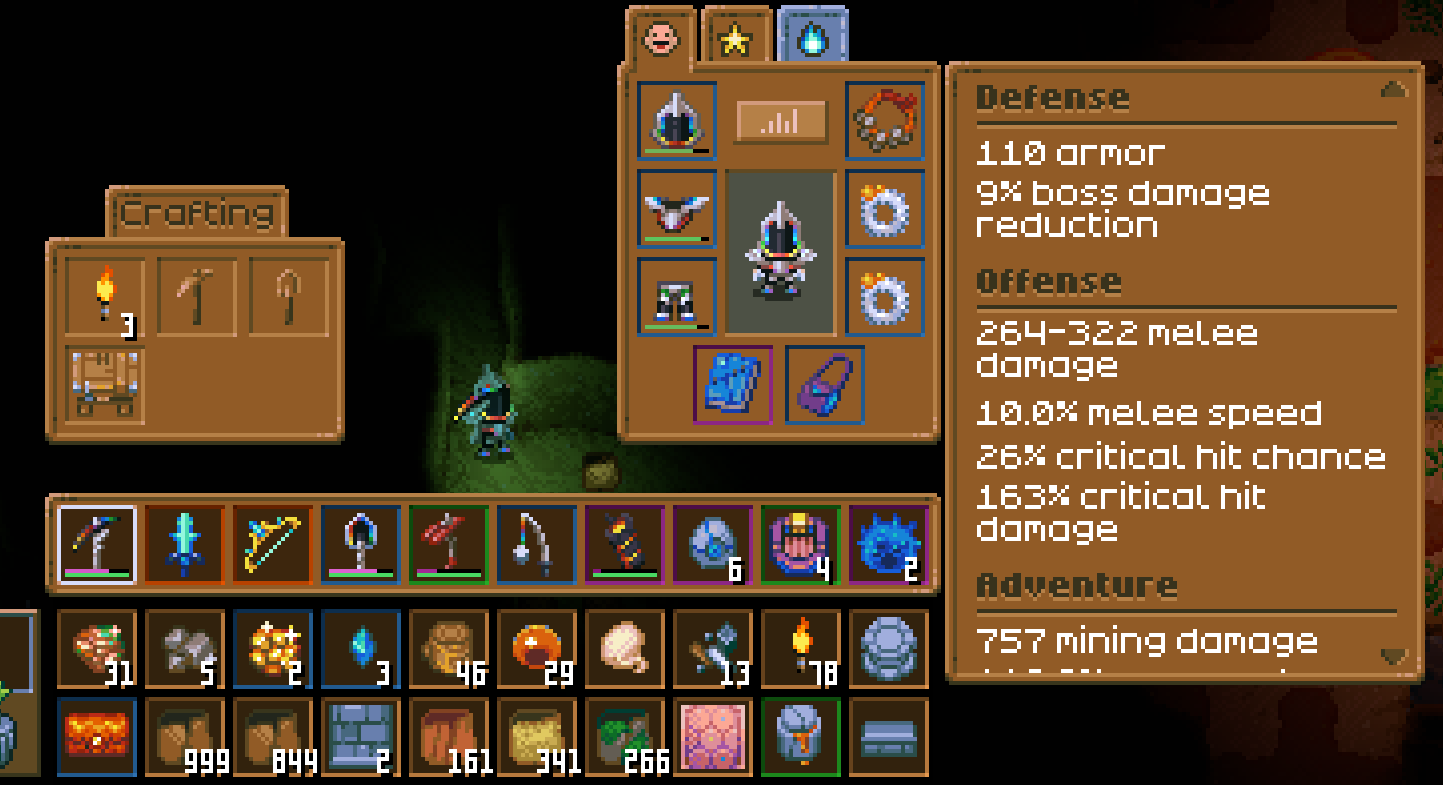Open the star skills tab

[737, 40]
